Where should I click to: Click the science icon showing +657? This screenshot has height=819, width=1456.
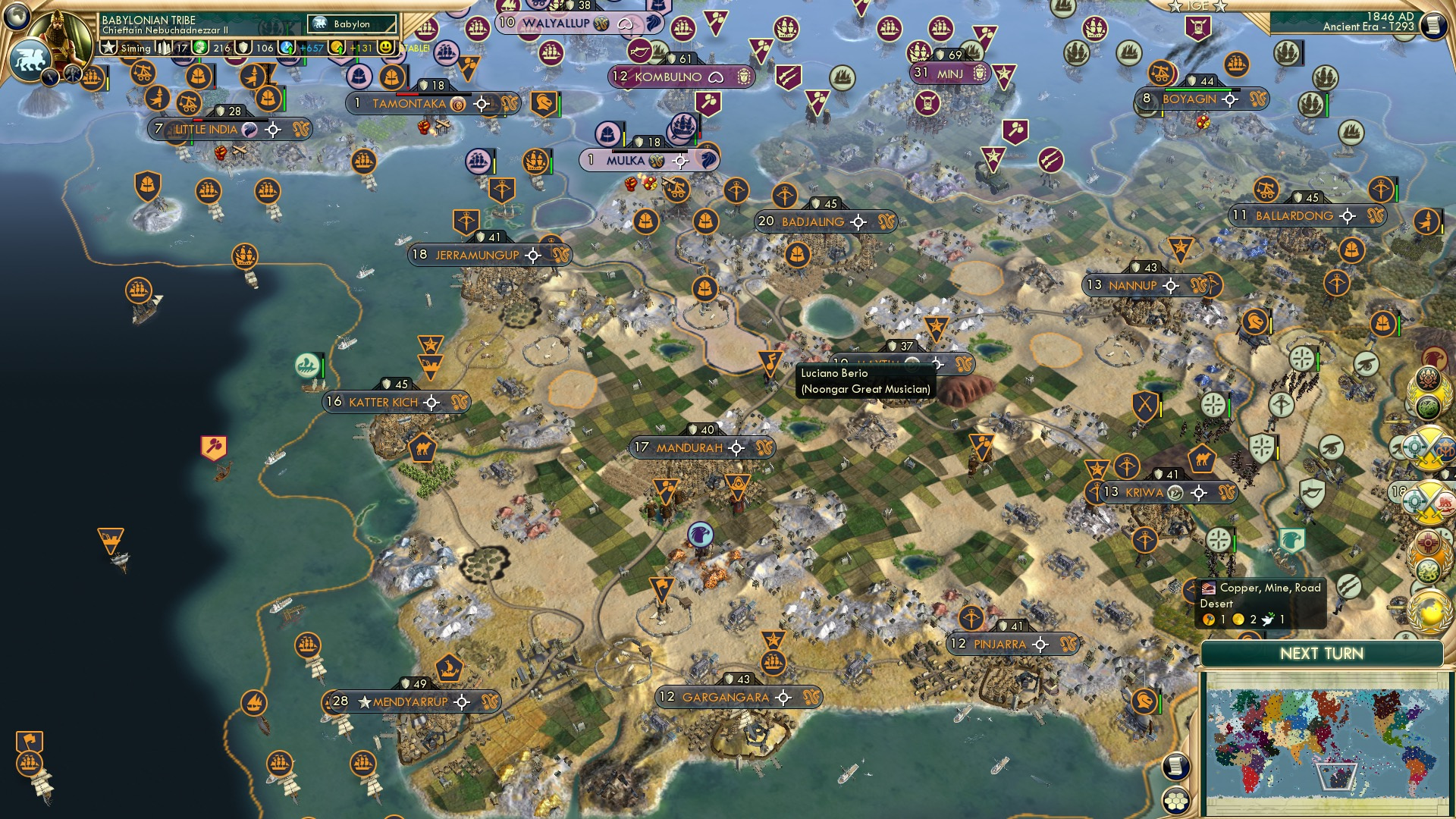(x=288, y=47)
